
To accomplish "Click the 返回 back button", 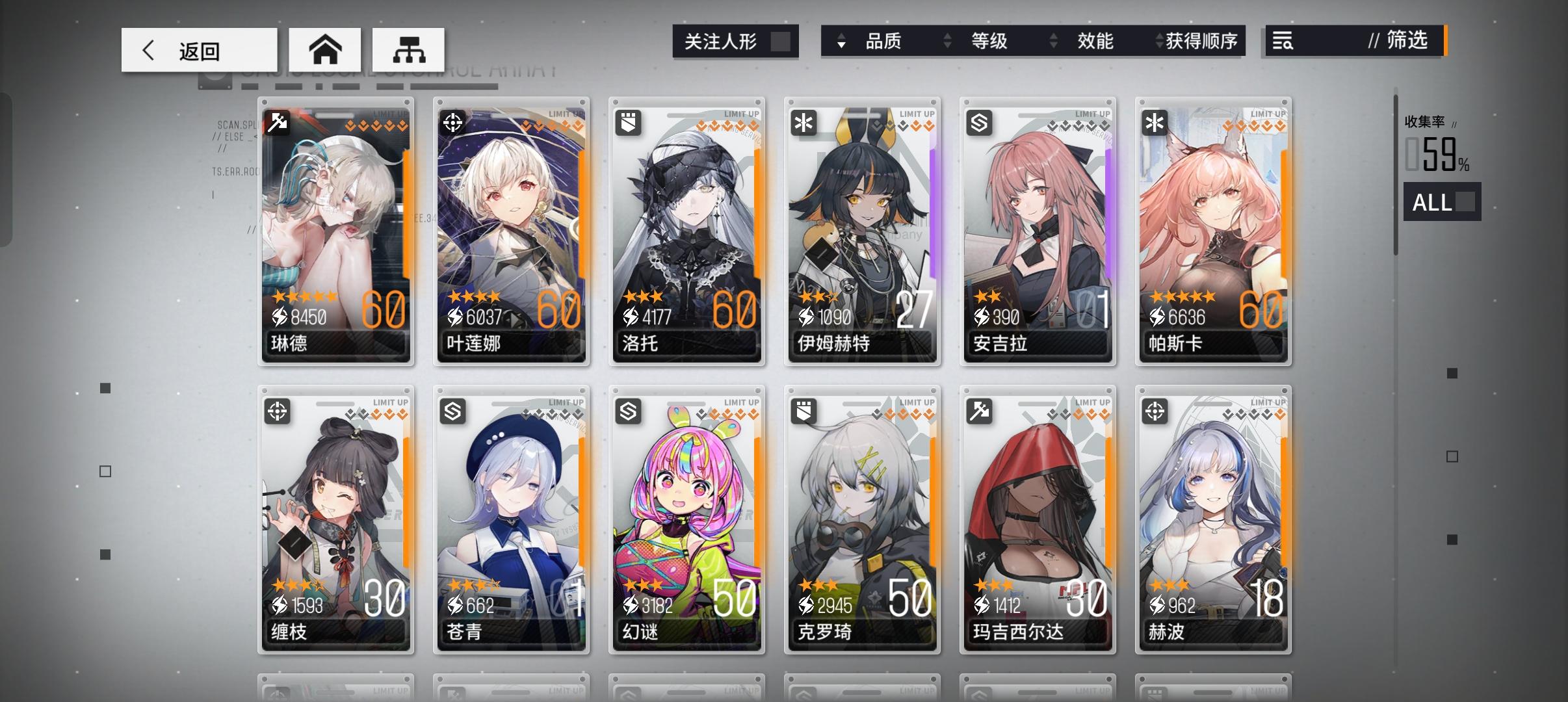I will (198, 49).
